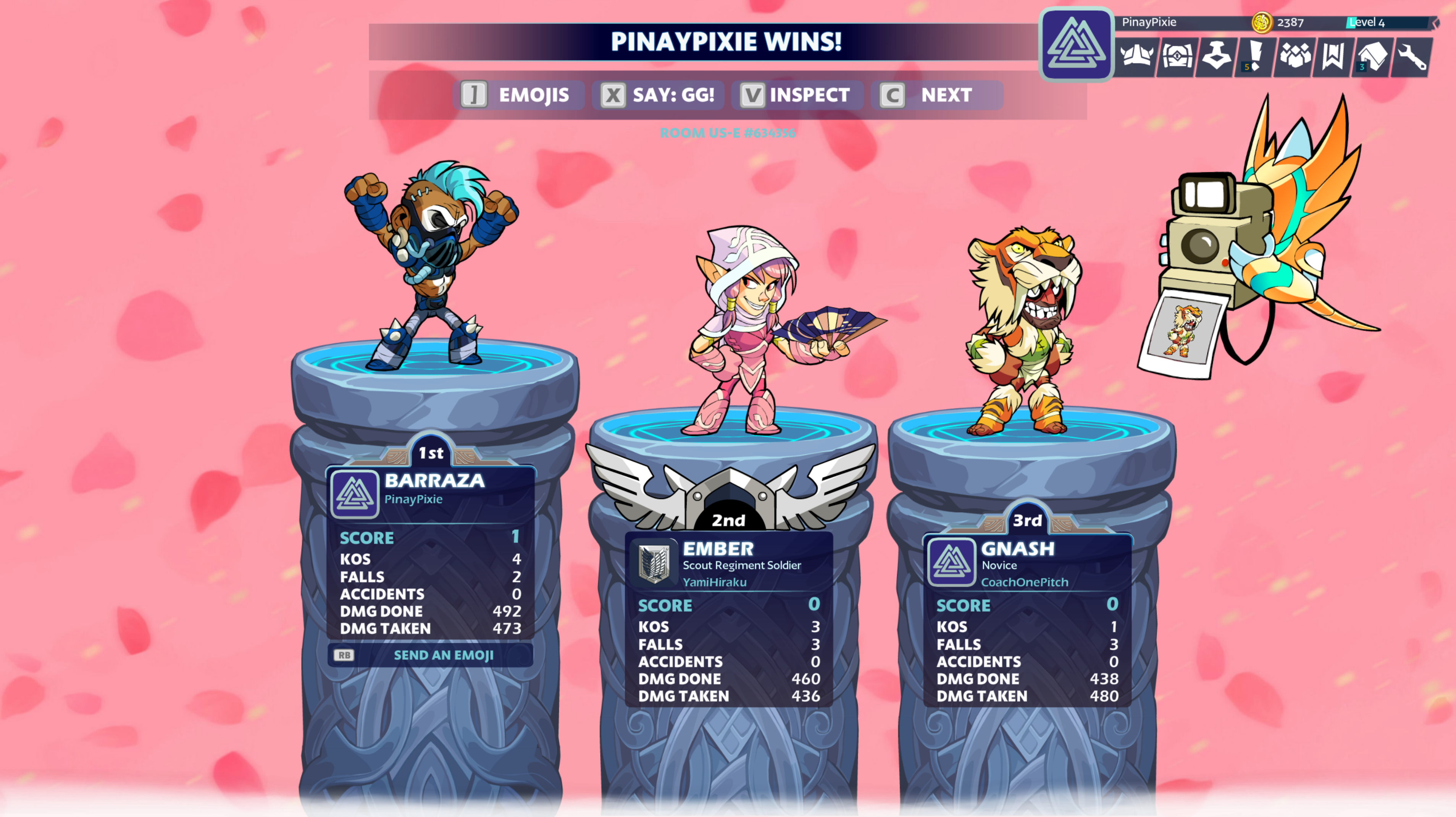This screenshot has height=817, width=1456.
Task: Click the gold coin currency icon
Action: tap(1261, 23)
